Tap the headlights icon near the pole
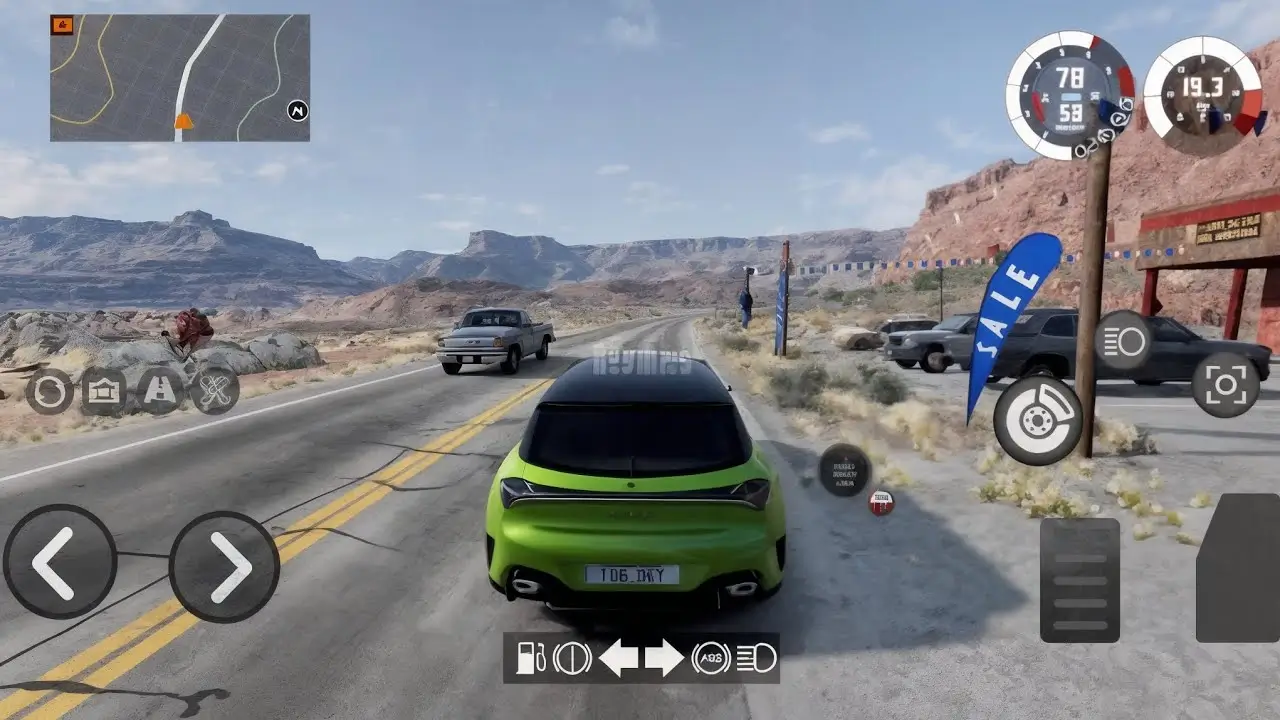Image resolution: width=1280 pixels, height=720 pixels. tap(1123, 343)
